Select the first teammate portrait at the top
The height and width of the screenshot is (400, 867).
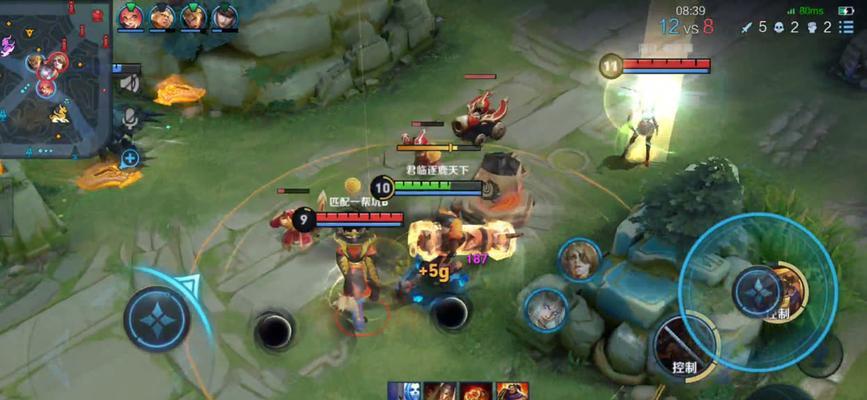coord(130,16)
